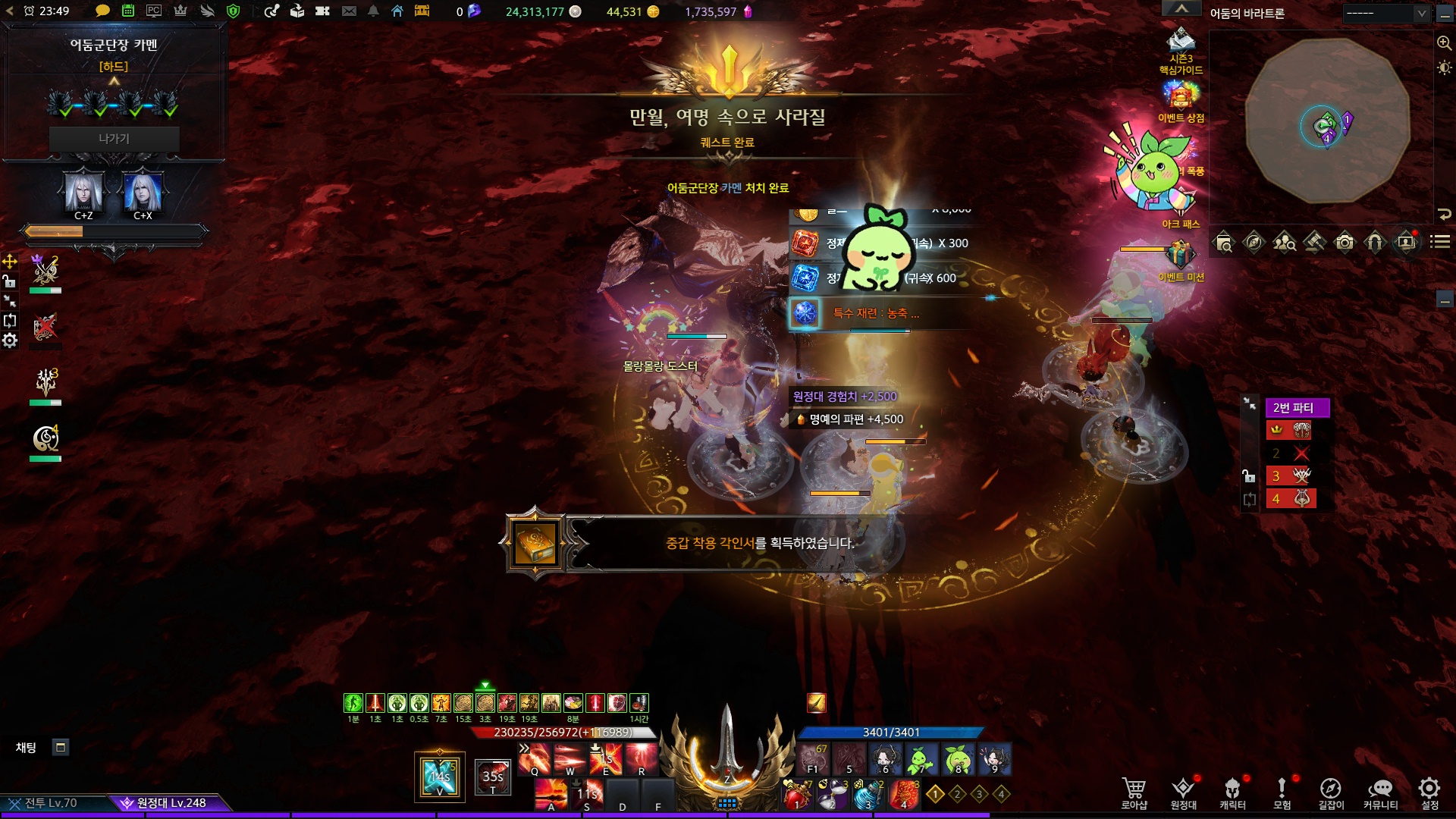Click the octagonal minimap
Viewport: 1456px width, 819px height.
pyautogui.click(x=1327, y=121)
